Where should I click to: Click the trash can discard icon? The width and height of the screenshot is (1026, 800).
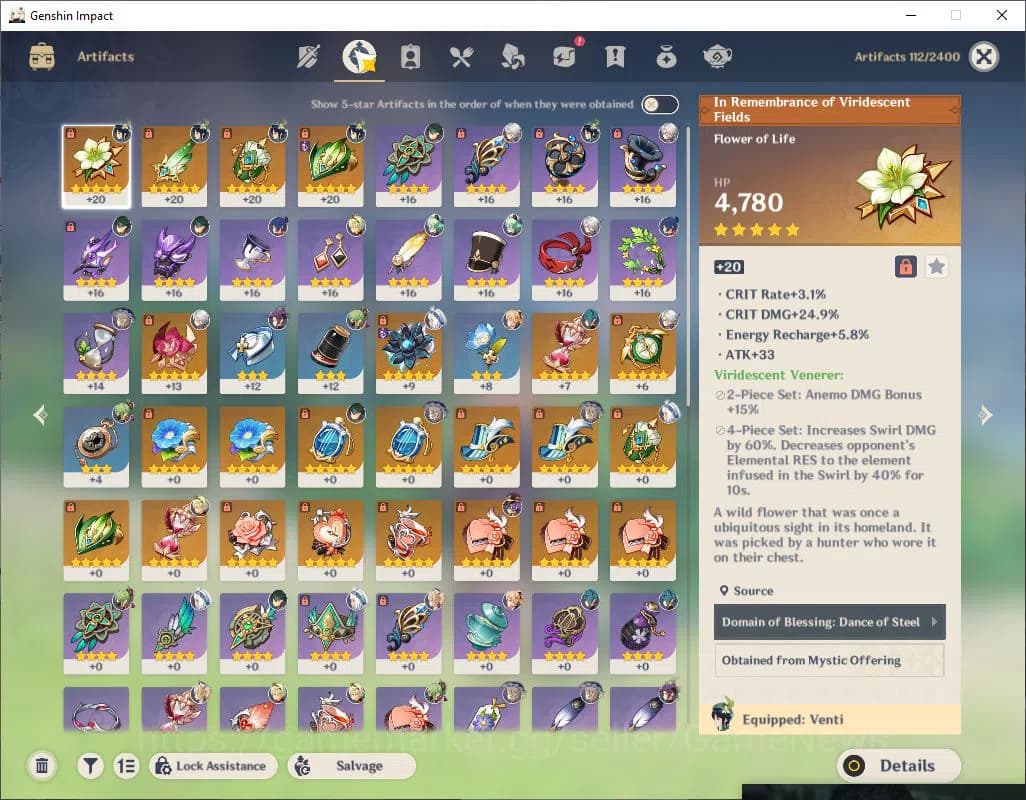[42, 766]
